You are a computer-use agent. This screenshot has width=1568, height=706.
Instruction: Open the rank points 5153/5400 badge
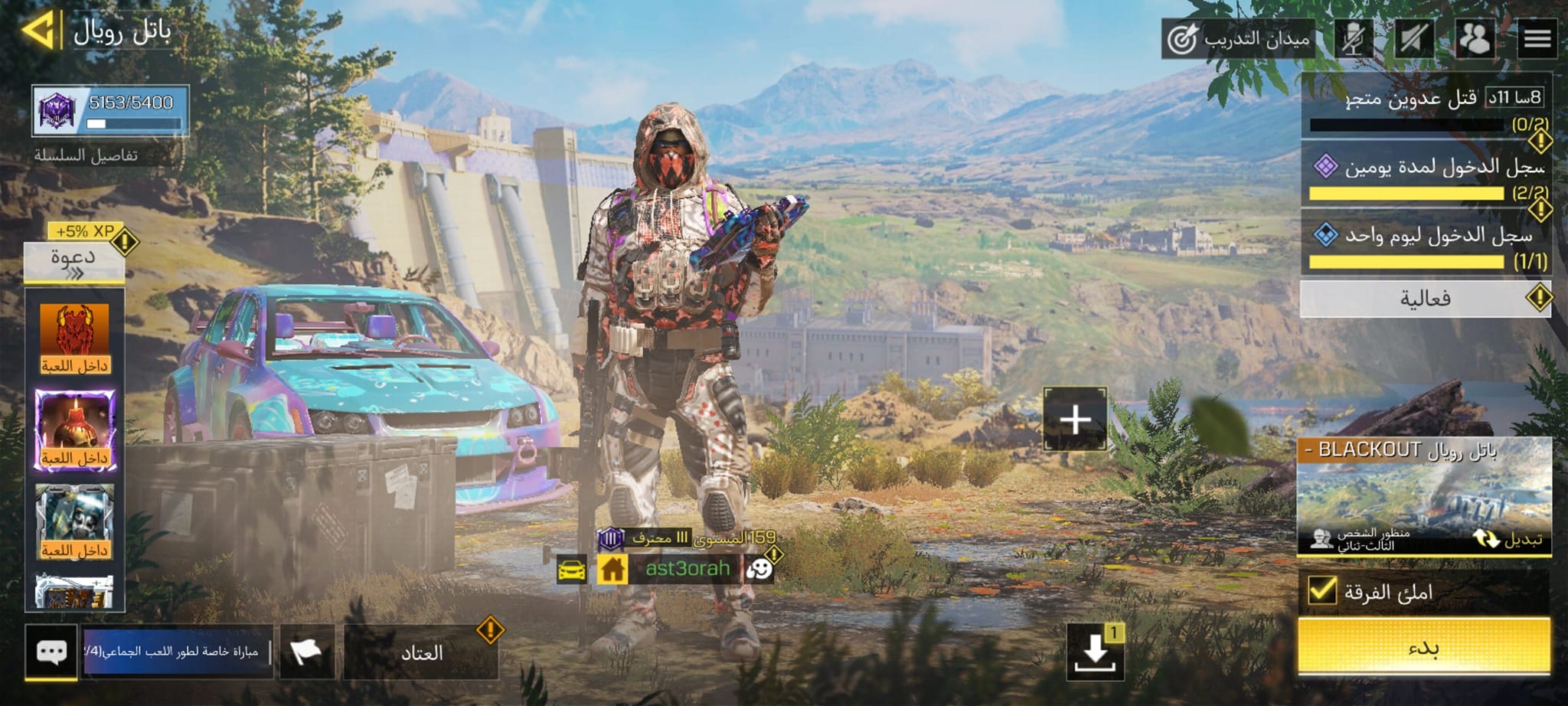(x=110, y=111)
